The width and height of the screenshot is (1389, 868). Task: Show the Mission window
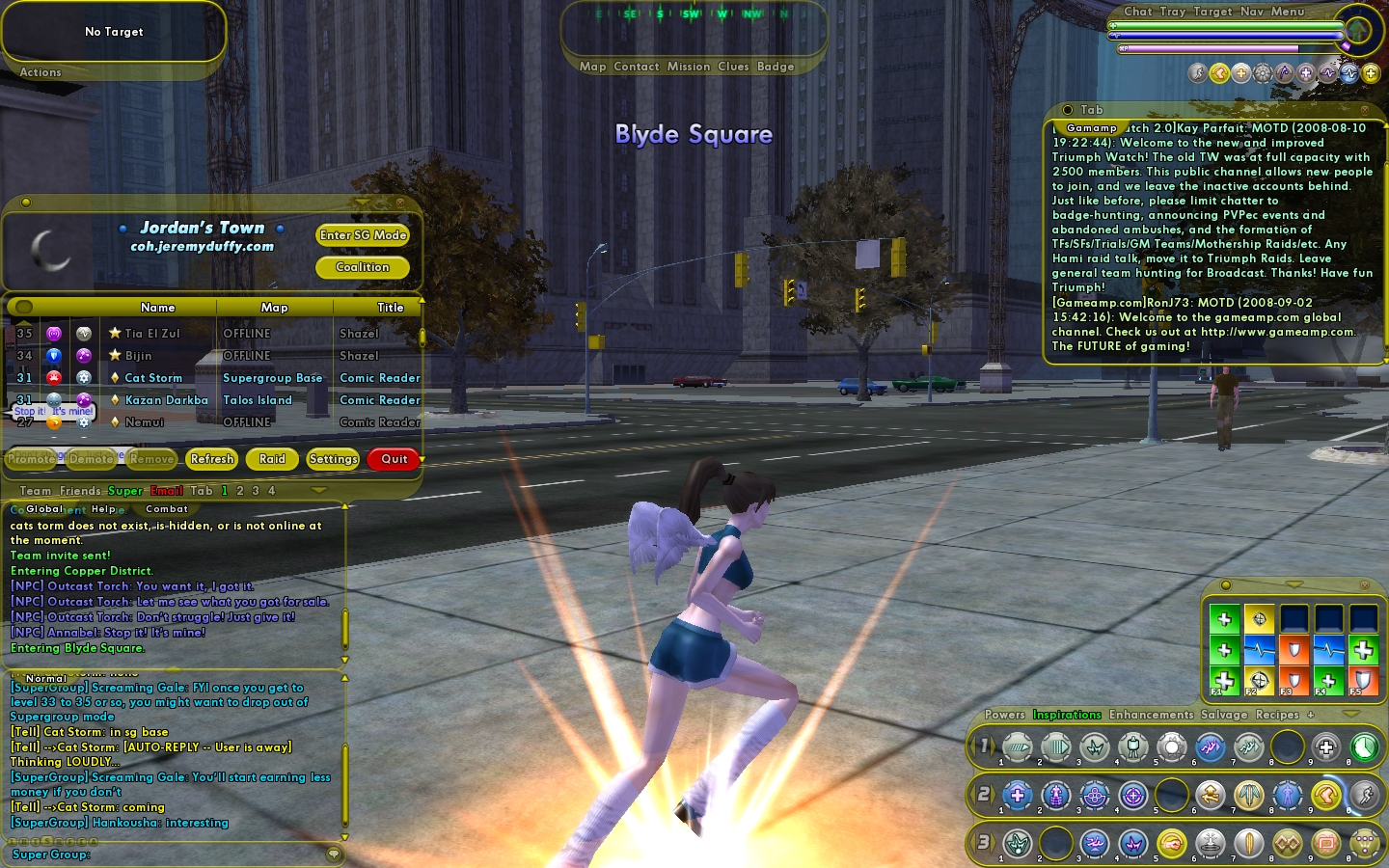click(x=689, y=67)
